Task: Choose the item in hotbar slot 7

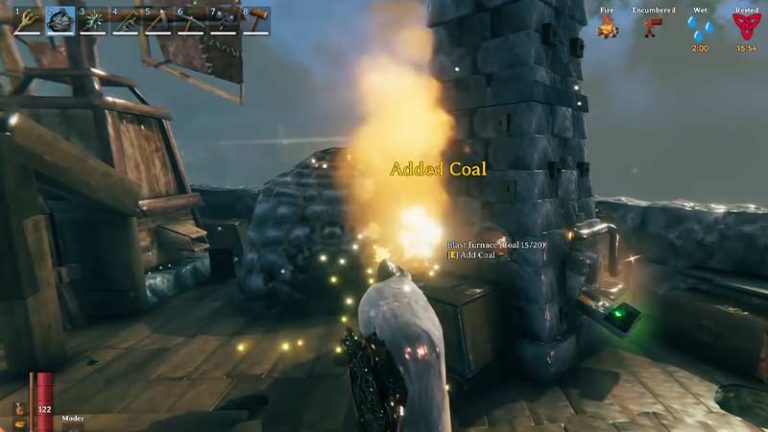Action: pyautogui.click(x=223, y=21)
